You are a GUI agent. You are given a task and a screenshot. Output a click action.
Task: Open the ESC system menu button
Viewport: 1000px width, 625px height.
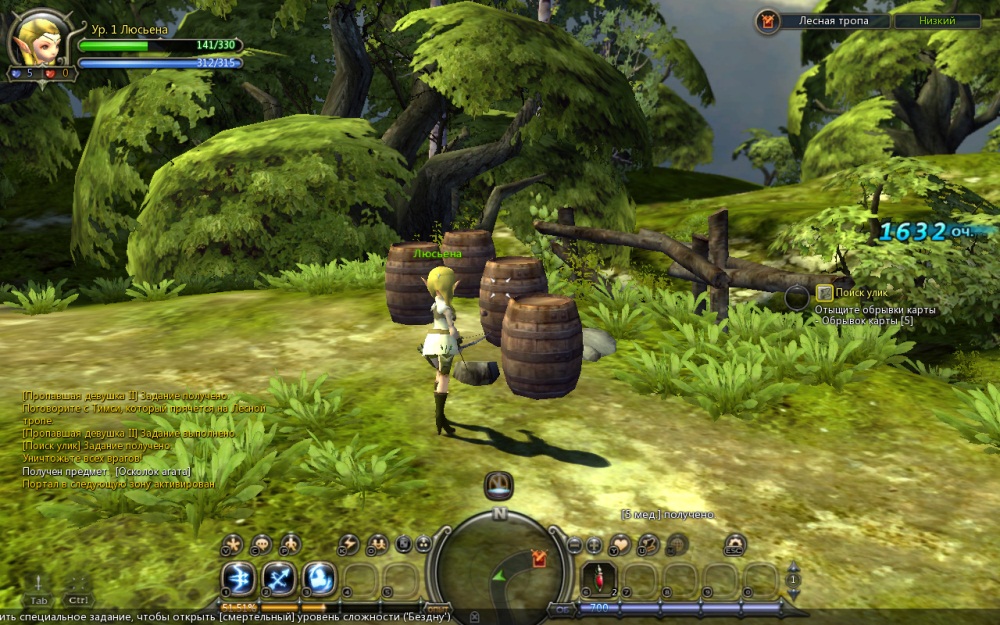[x=735, y=545]
